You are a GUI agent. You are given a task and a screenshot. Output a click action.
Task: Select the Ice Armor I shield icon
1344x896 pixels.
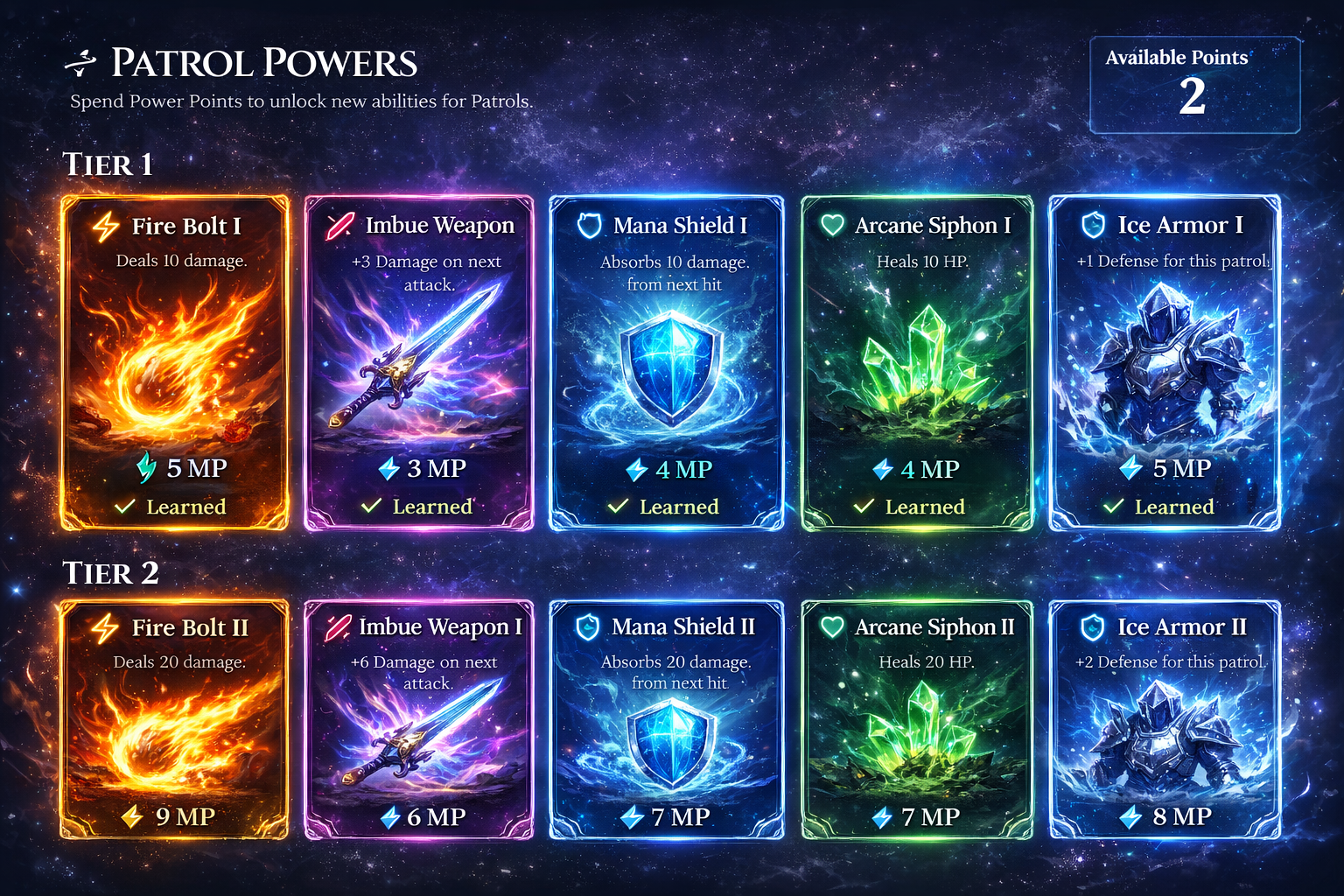pyautogui.click(x=1092, y=225)
